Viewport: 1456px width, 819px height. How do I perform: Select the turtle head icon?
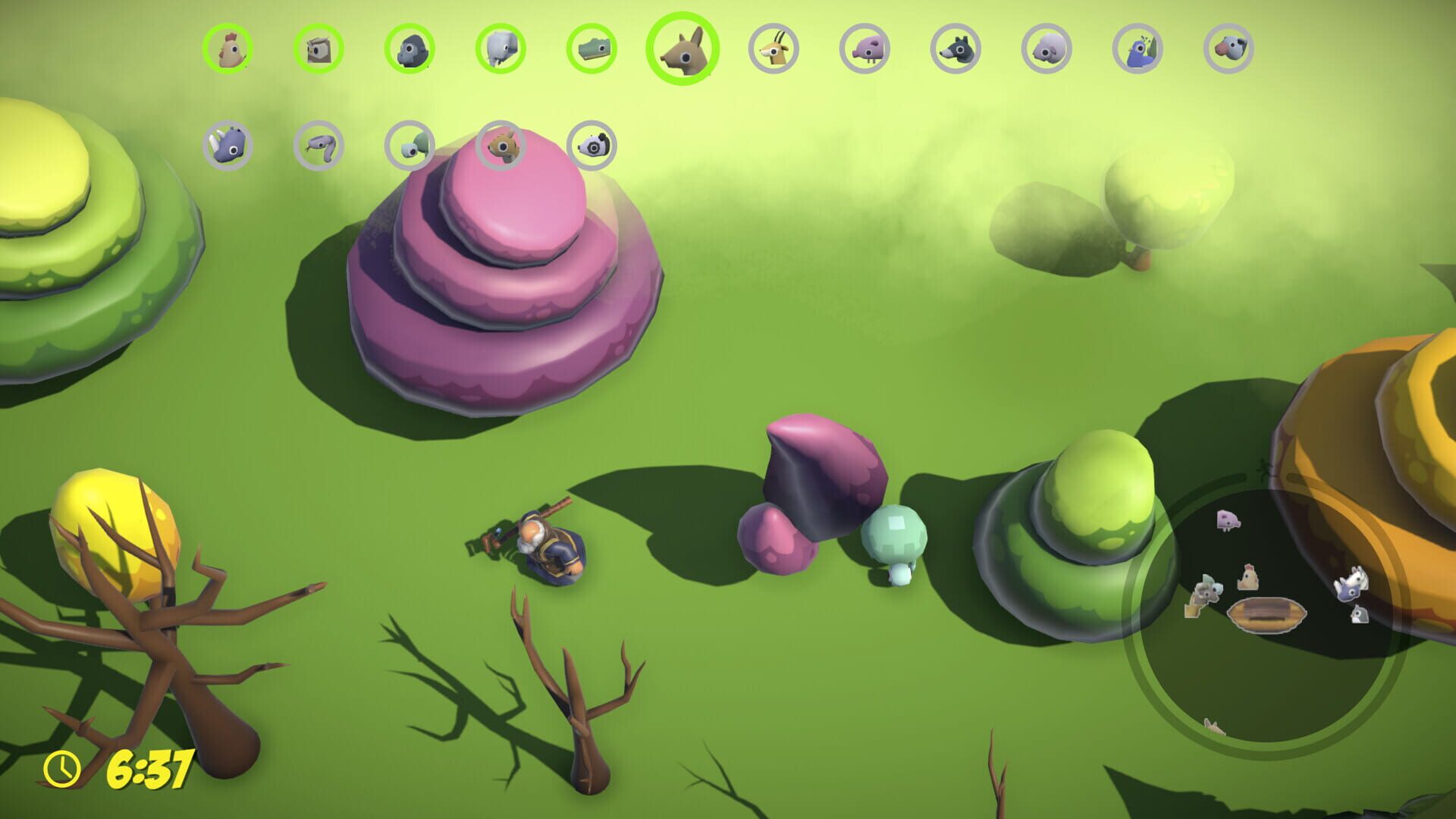[409, 144]
